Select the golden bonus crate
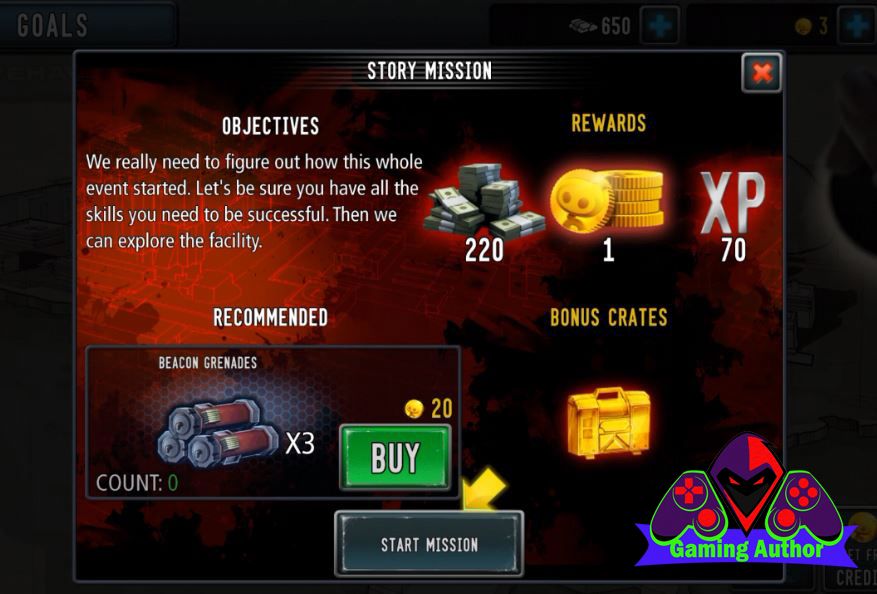Screen dimensions: 877x594 (608, 423)
